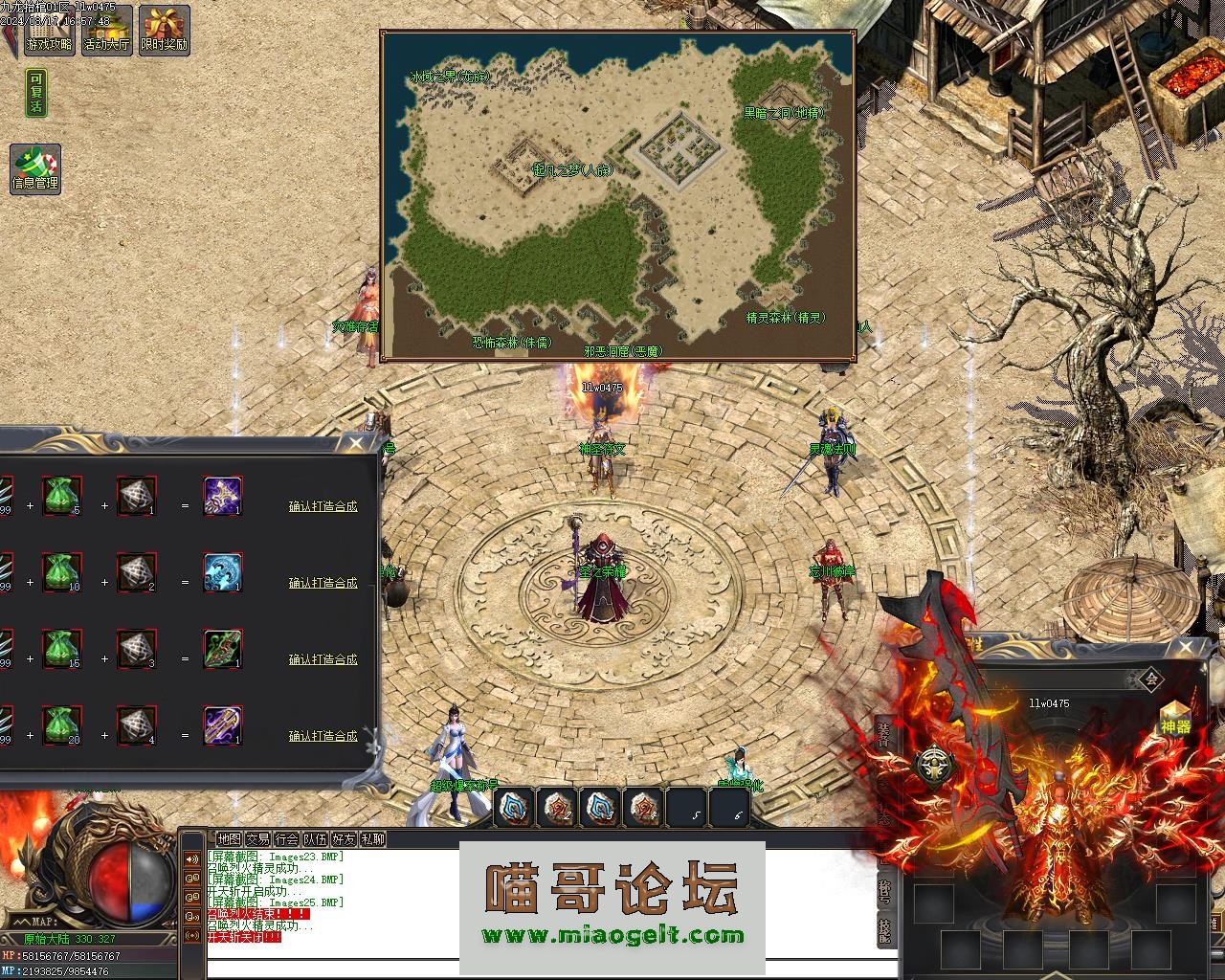Open the 神器 artifact button
The height and width of the screenshot is (980, 1225).
pyautogui.click(x=1175, y=719)
